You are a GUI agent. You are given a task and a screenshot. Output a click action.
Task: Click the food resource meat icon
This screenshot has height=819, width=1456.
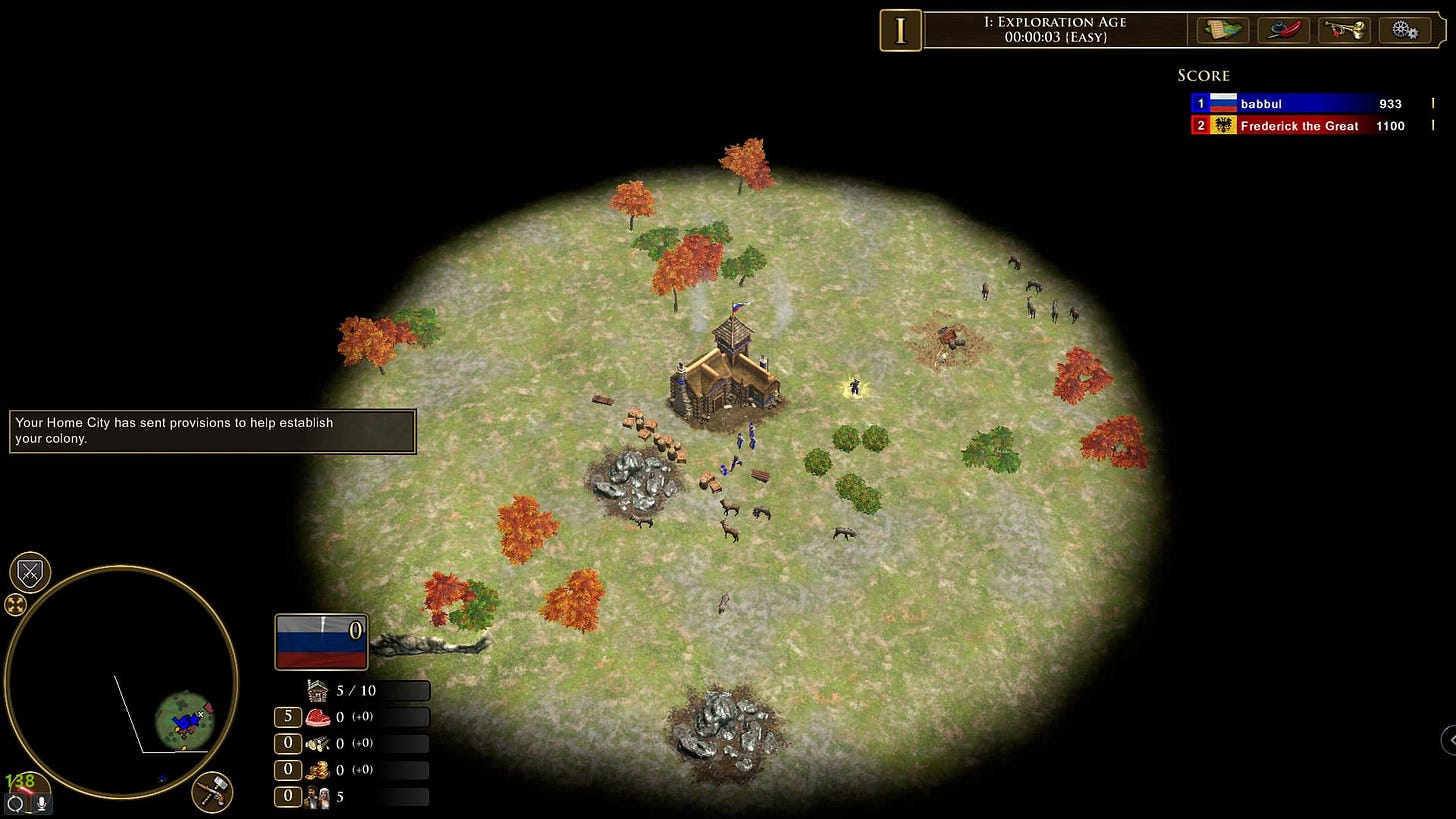pyautogui.click(x=318, y=717)
